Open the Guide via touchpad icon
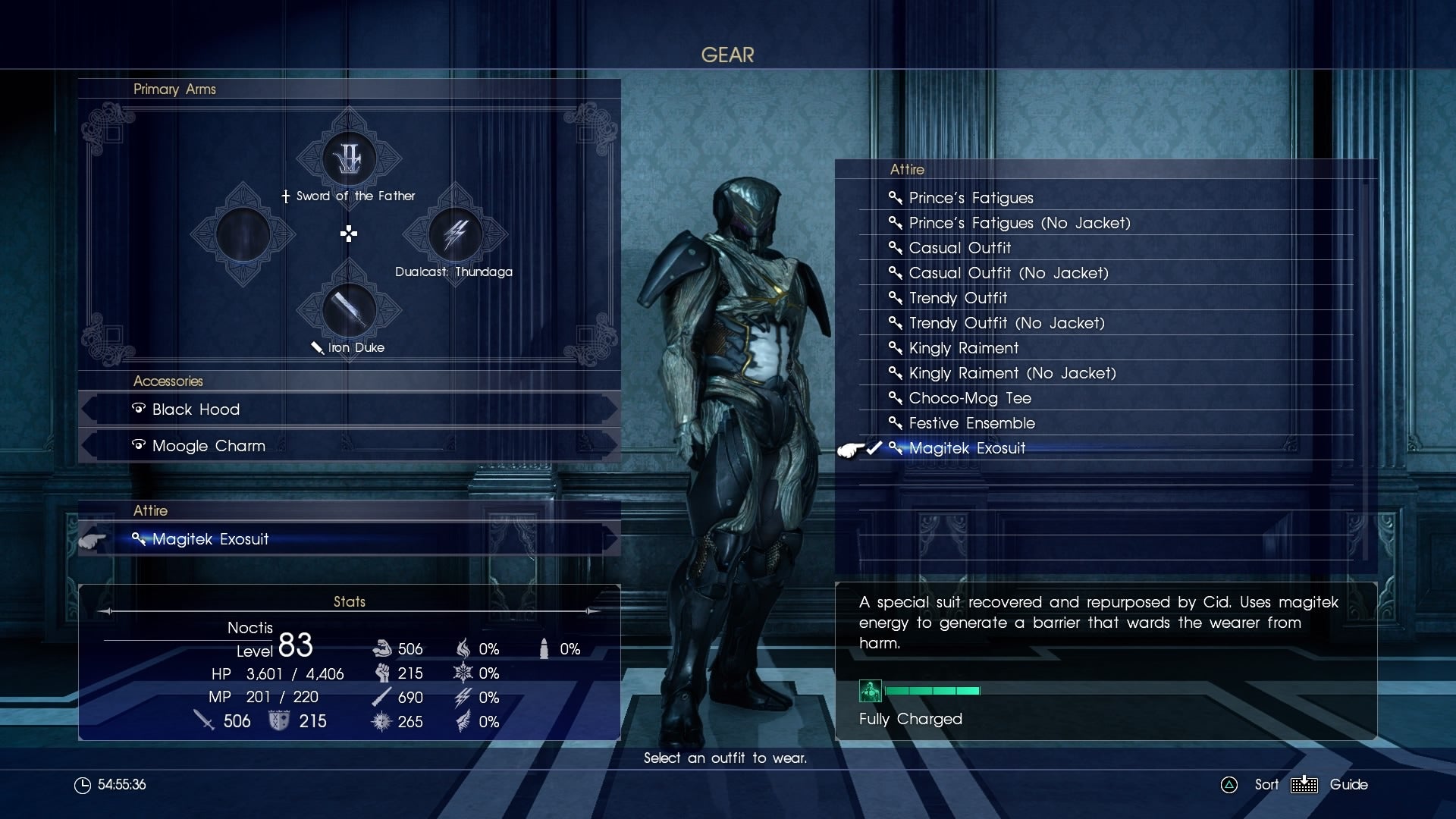 coord(1306,785)
